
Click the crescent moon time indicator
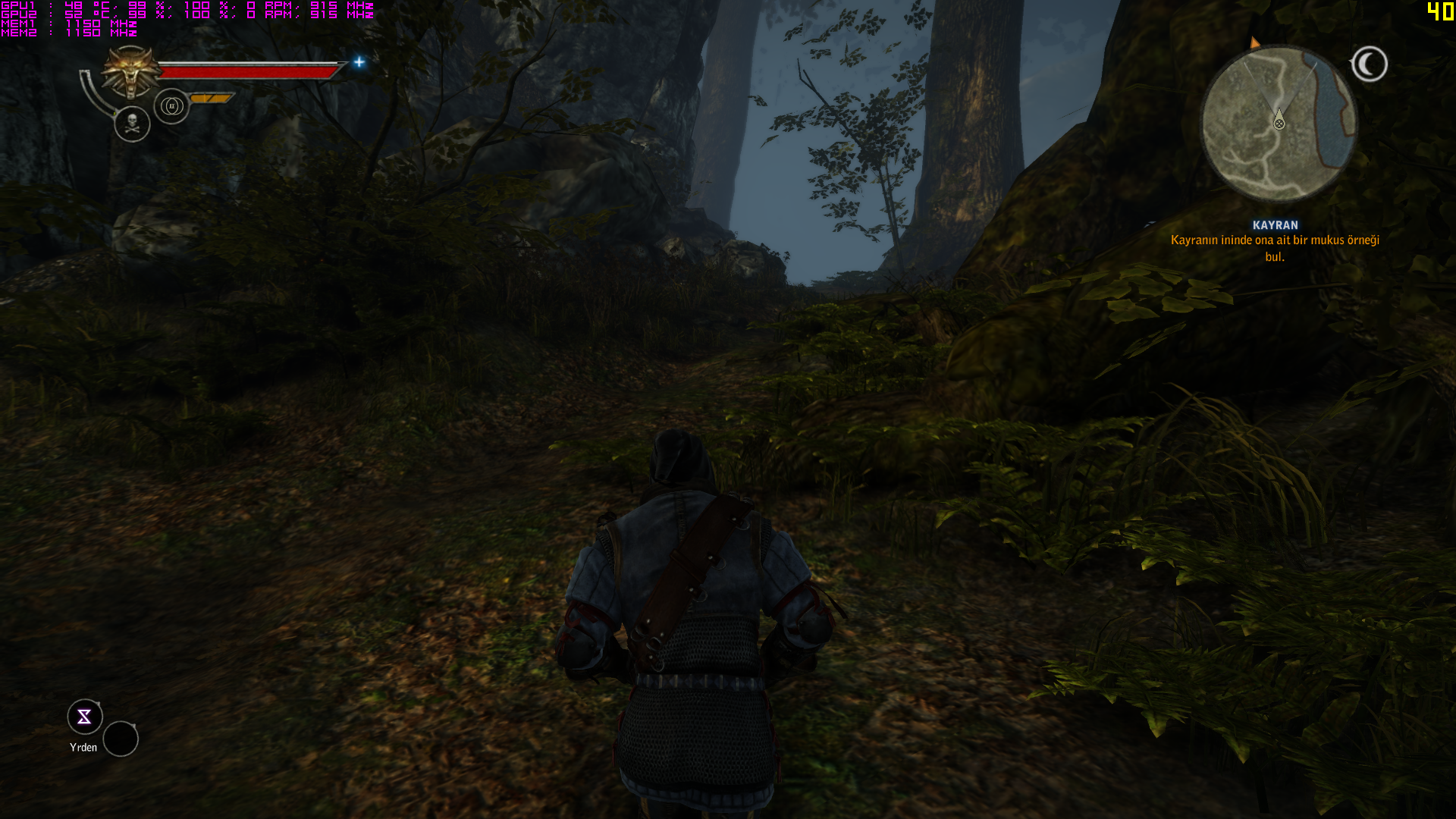pyautogui.click(x=1369, y=64)
